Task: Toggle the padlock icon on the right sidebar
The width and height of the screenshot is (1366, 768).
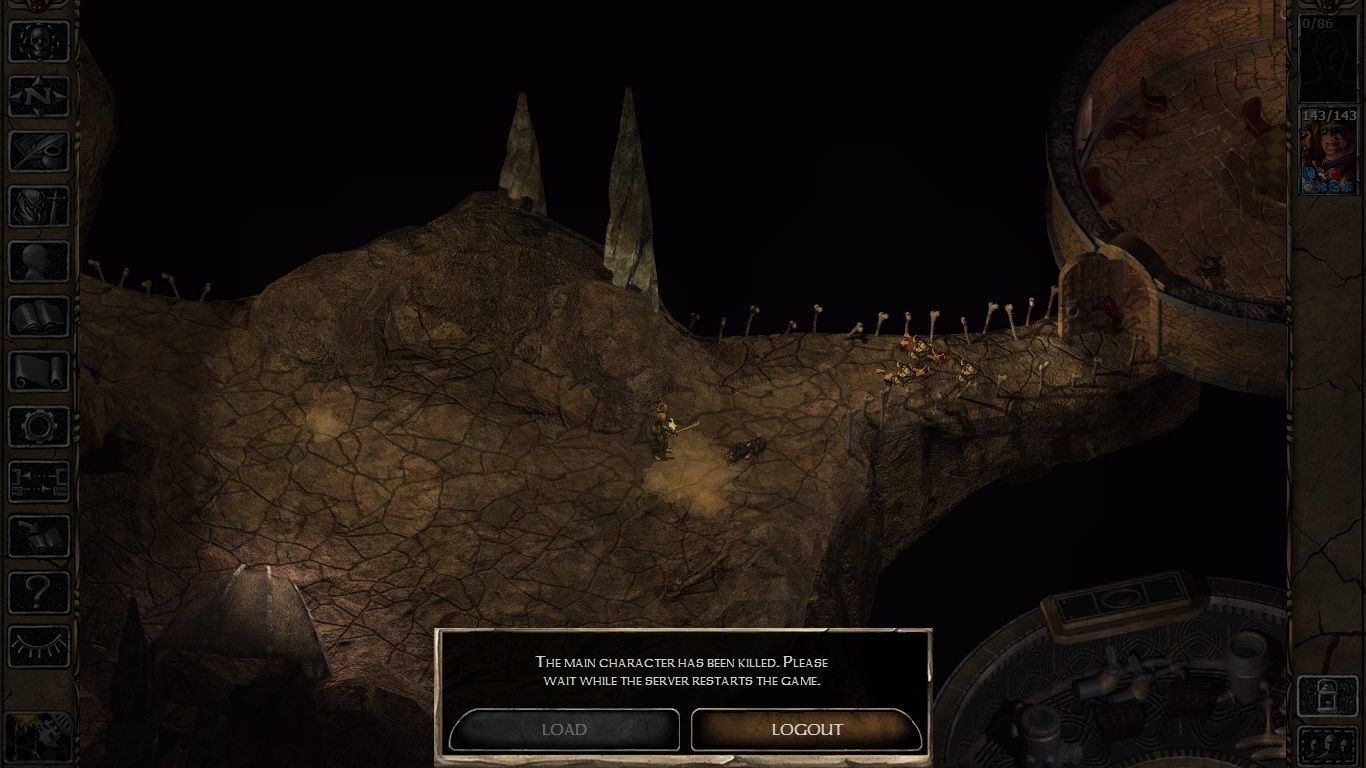Action: pyautogui.click(x=1328, y=696)
